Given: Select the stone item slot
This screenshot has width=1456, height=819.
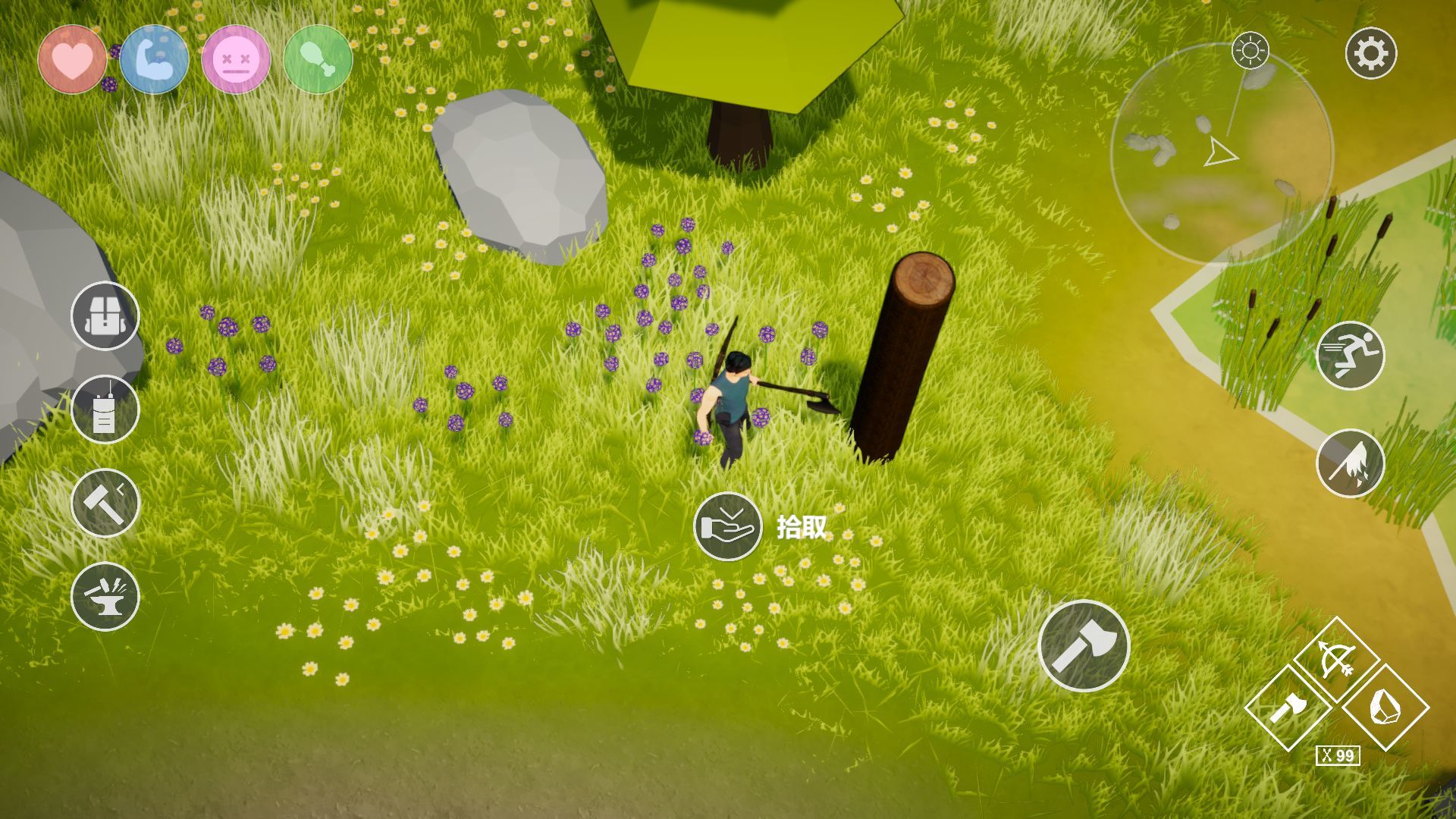Looking at the screenshot, I should tap(1385, 708).
